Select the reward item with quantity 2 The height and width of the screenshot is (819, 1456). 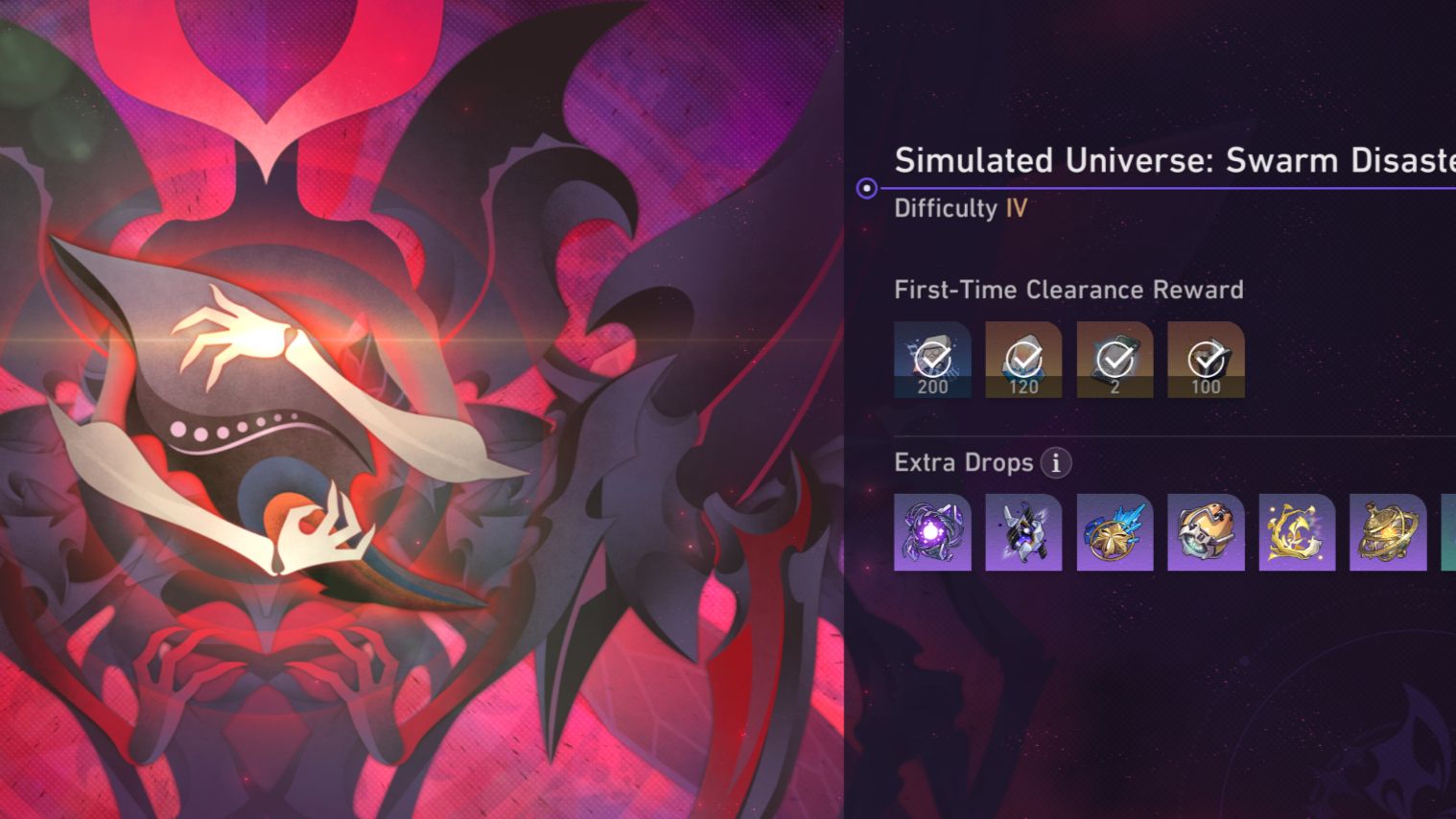[x=1114, y=360]
